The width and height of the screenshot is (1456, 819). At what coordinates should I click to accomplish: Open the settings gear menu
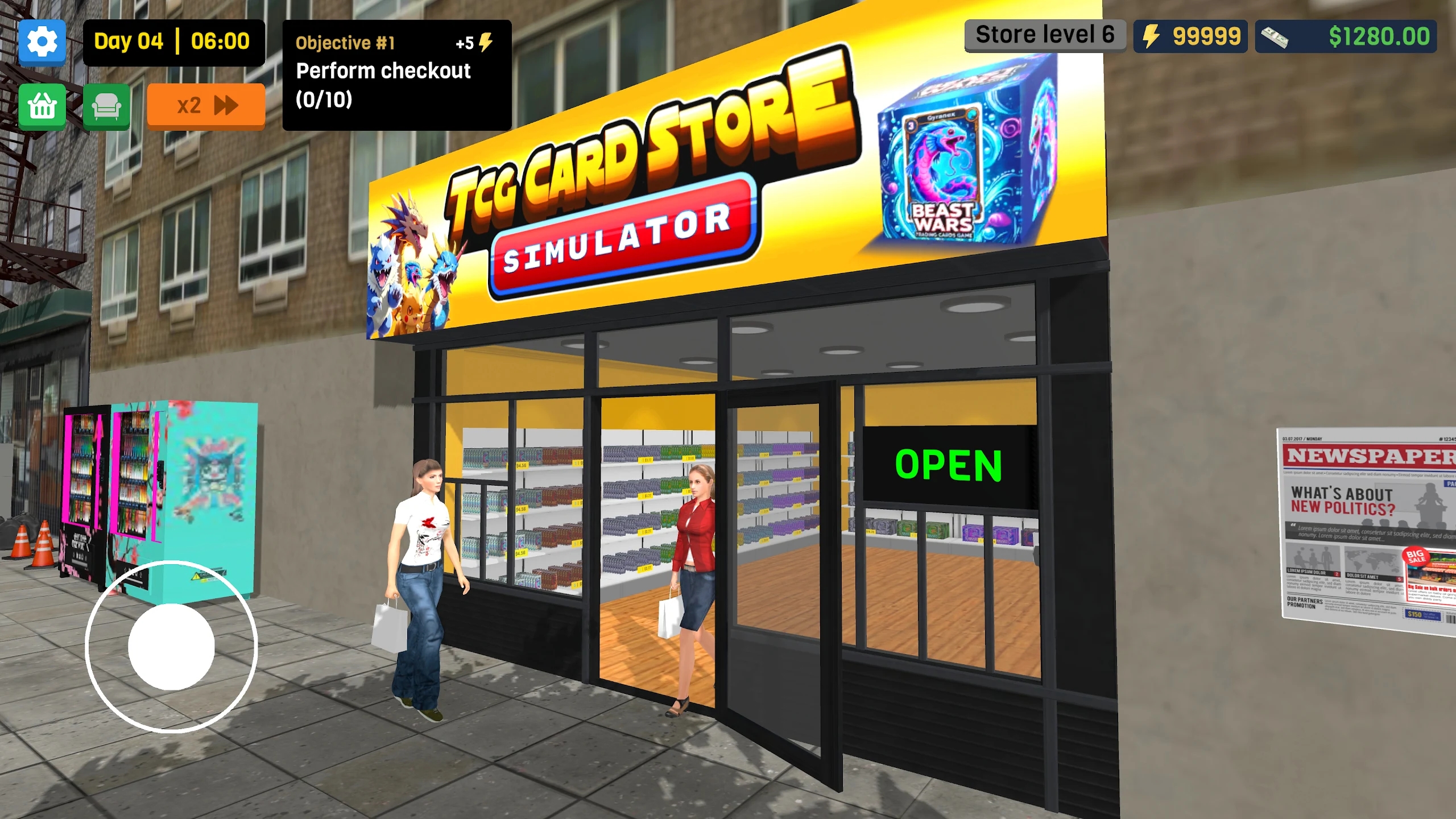tap(43, 42)
